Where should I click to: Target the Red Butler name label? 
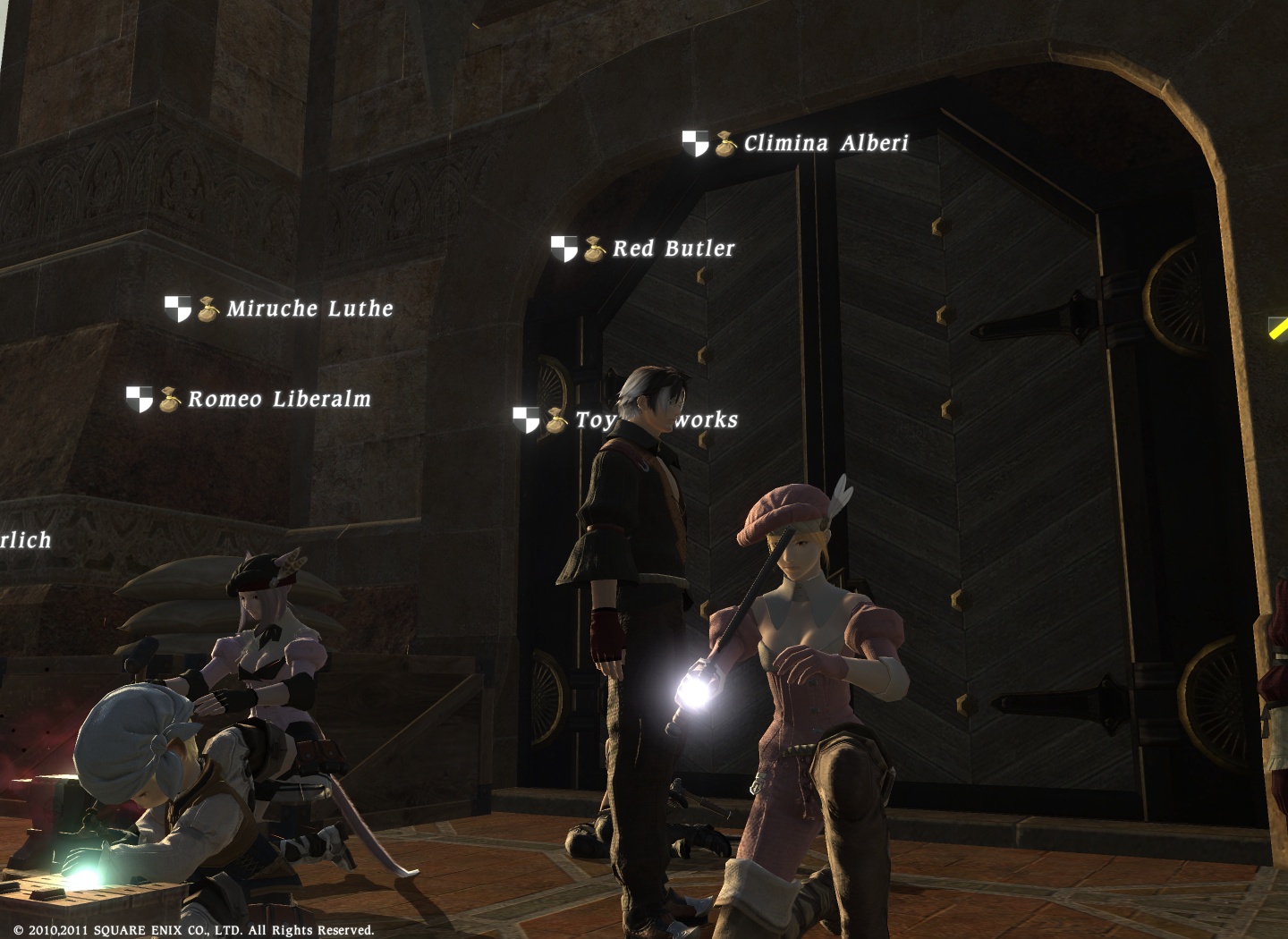673,249
